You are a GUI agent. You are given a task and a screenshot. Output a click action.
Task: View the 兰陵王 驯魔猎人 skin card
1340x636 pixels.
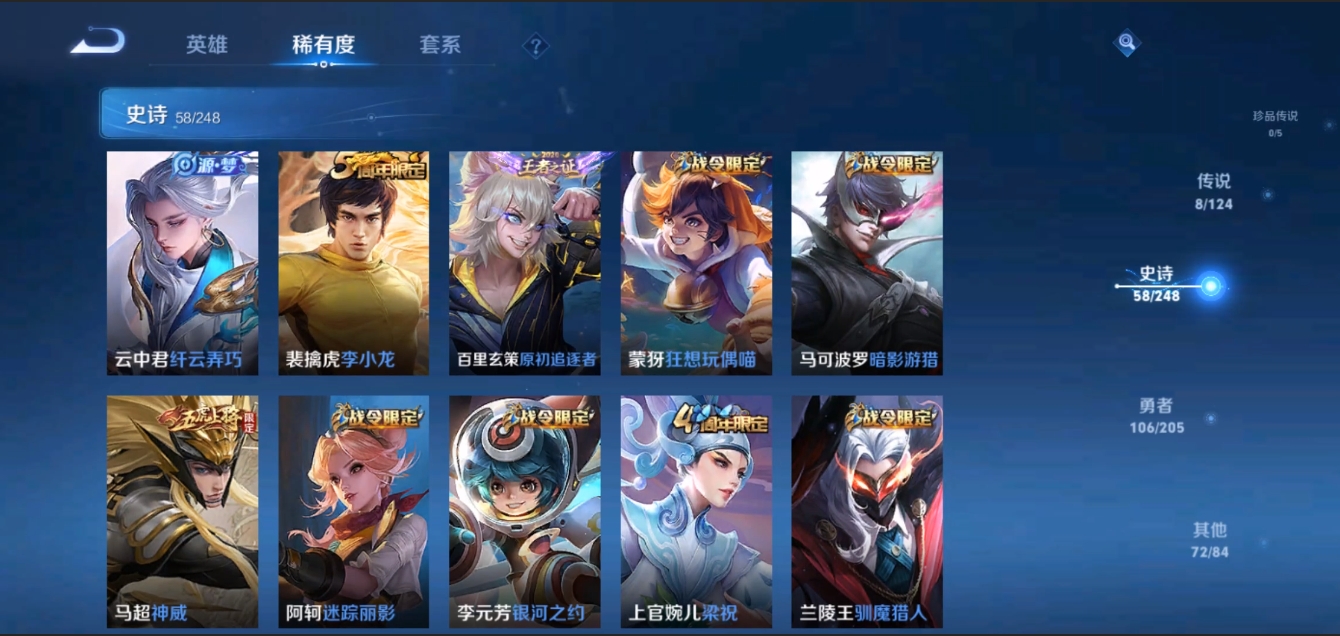(x=867, y=511)
